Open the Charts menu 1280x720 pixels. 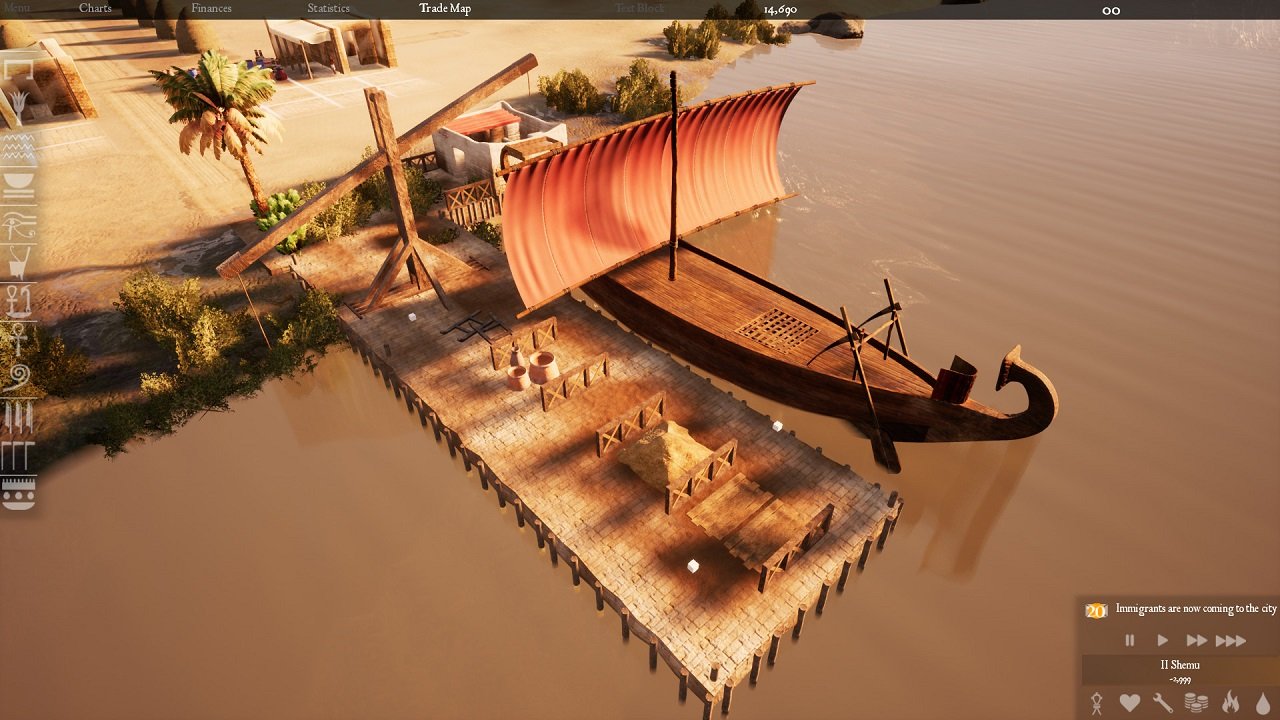(x=95, y=9)
